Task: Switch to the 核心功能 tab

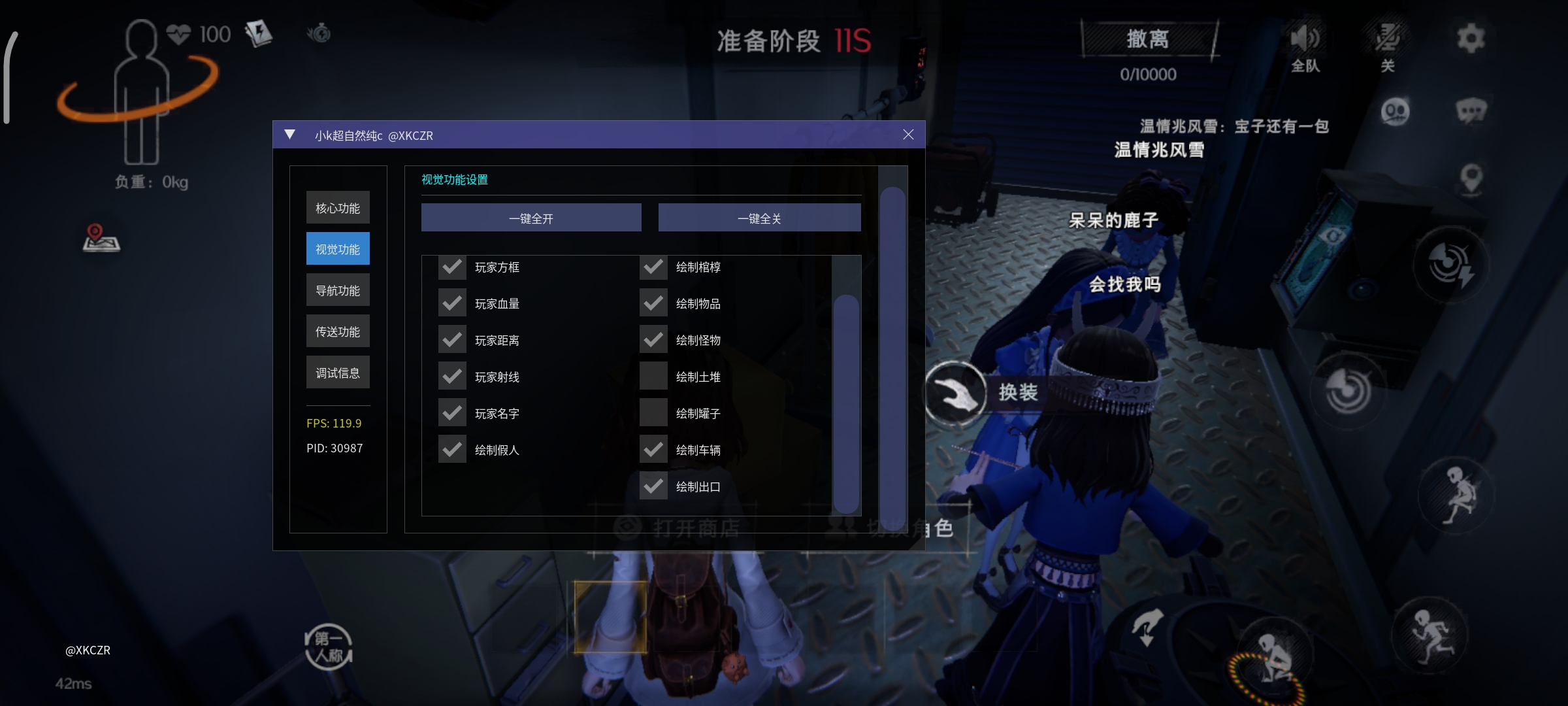Action: (338, 208)
